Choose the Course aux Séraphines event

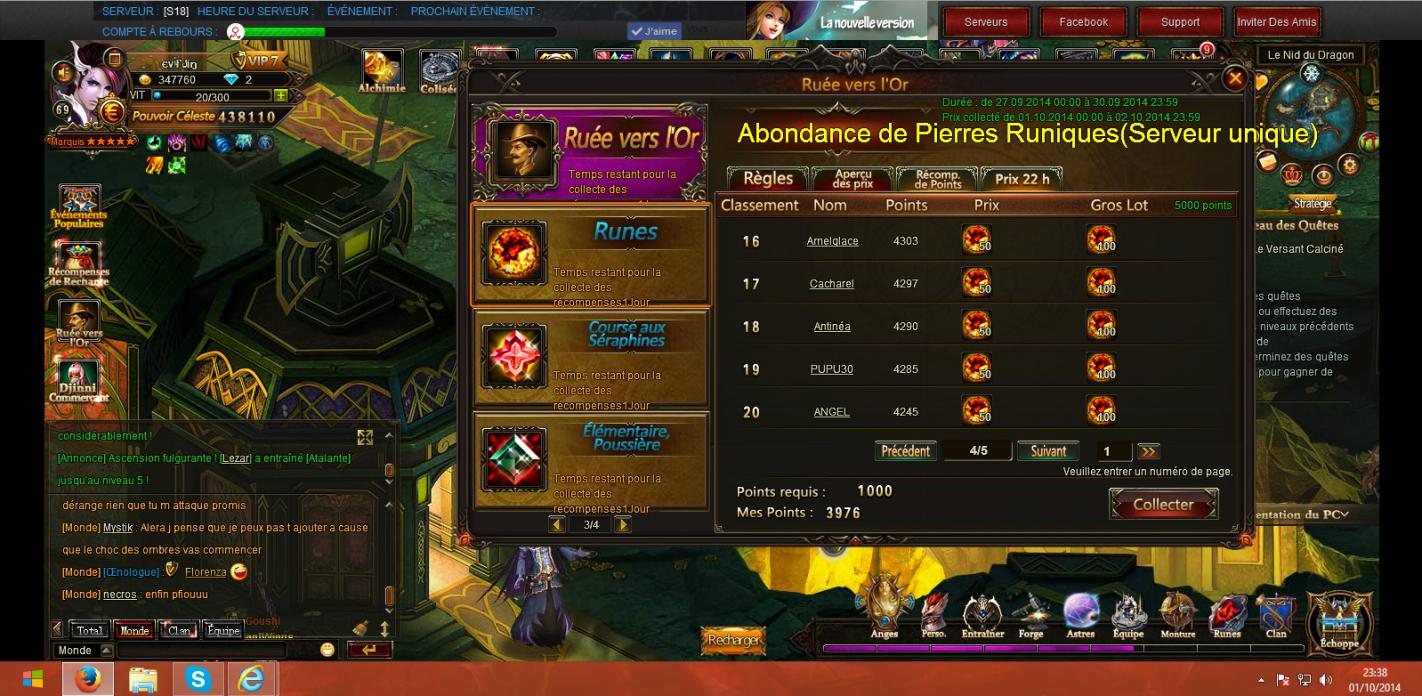pos(590,357)
